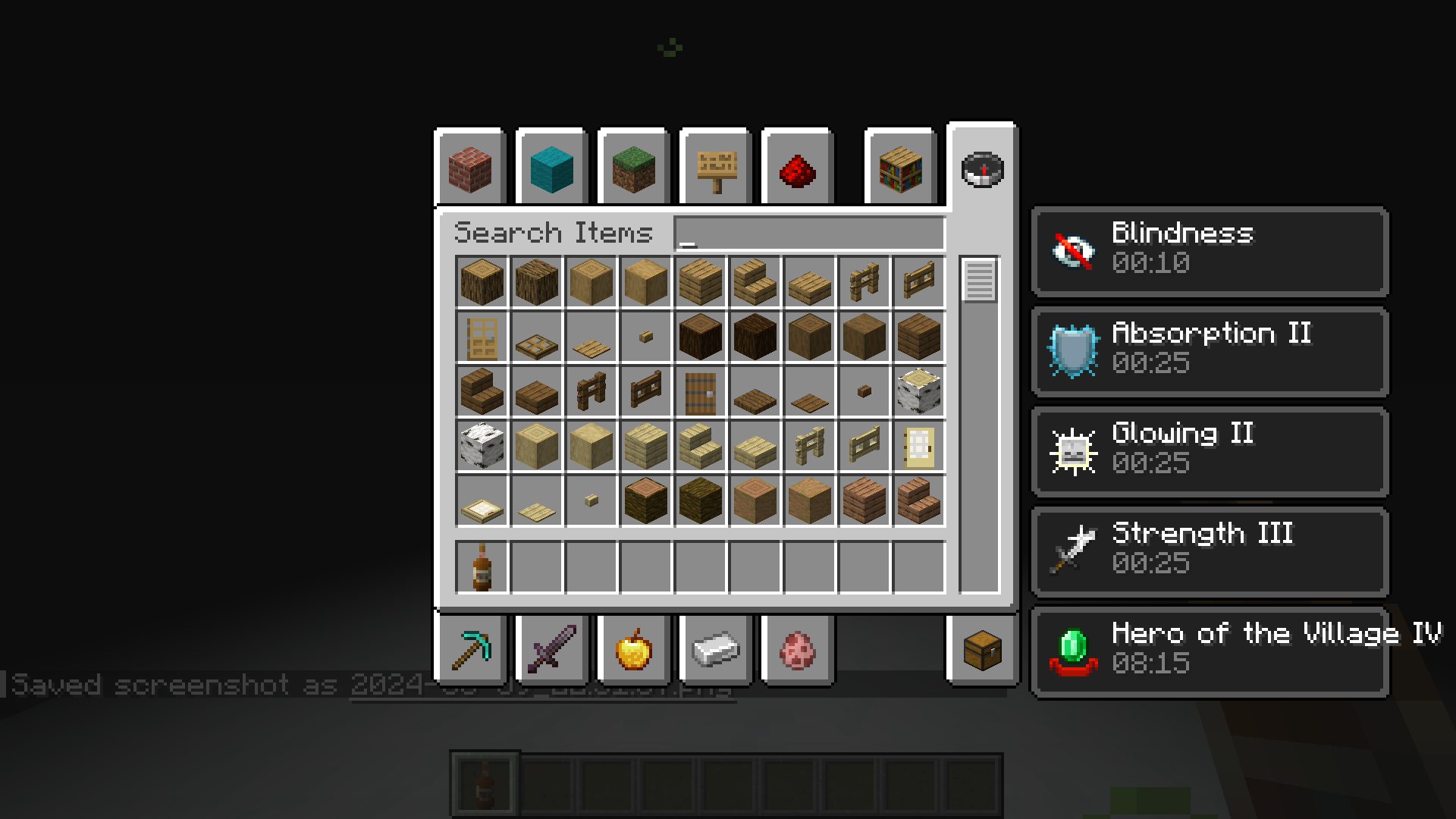Viewport: 1456px width, 819px height.
Task: Open the brick block Building Blocks tab
Action: tap(469, 168)
